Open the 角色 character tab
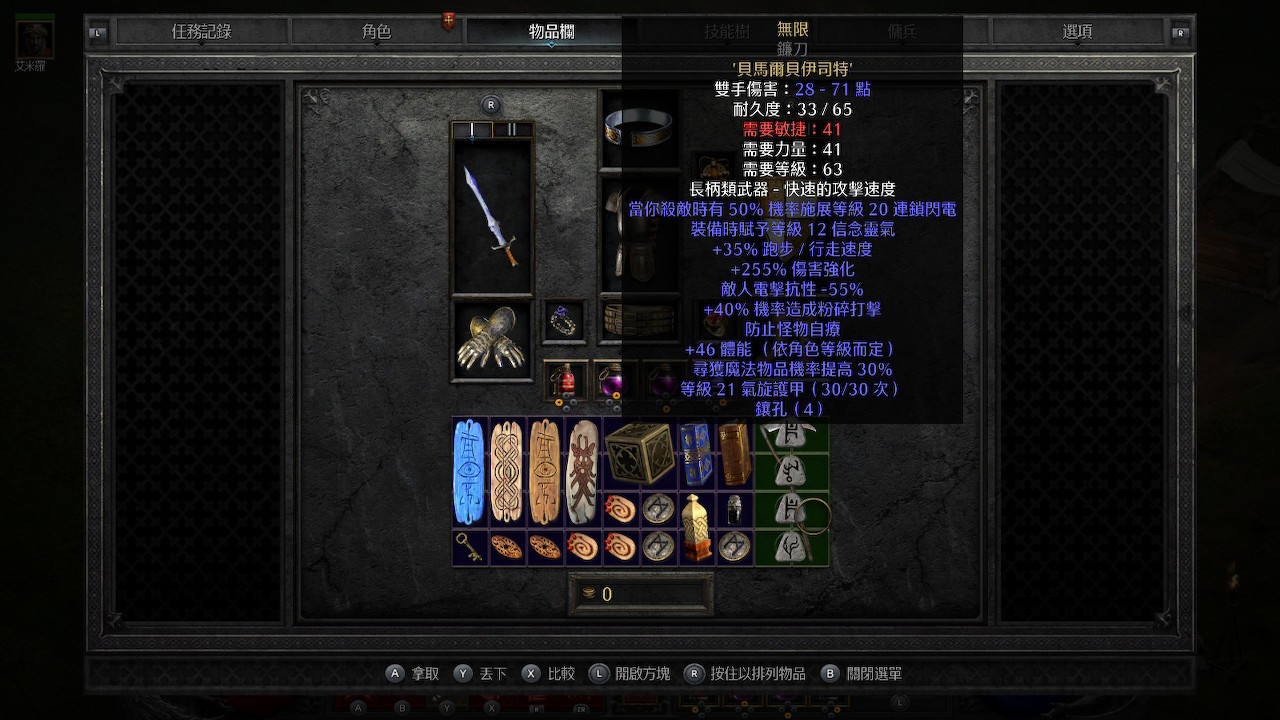This screenshot has width=1280, height=720. point(376,32)
